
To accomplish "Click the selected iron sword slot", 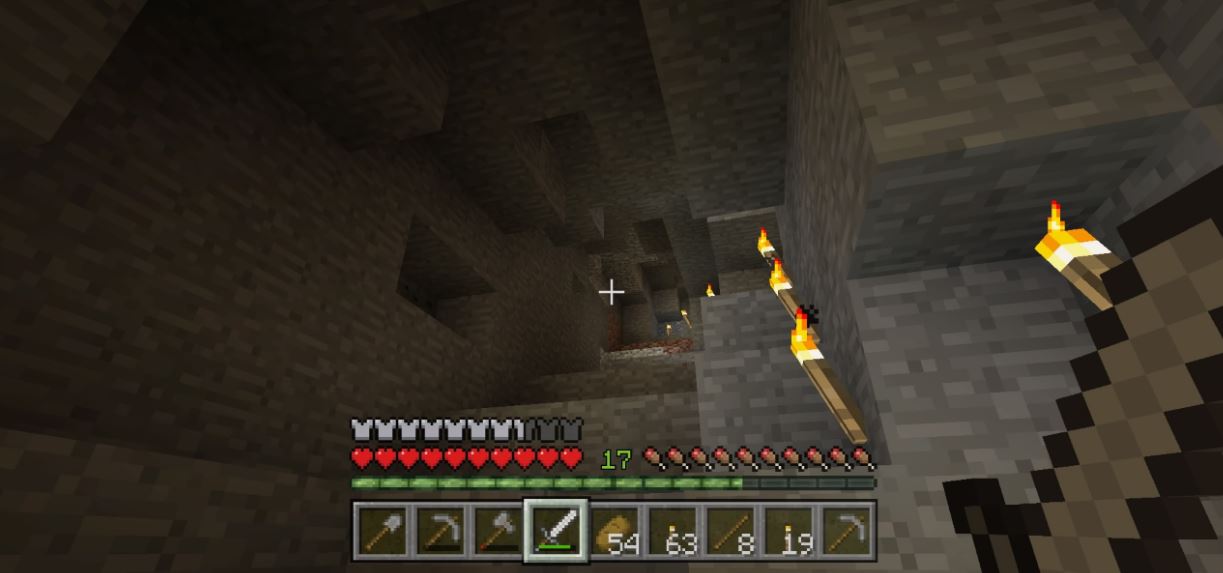I will pyautogui.click(x=555, y=530).
